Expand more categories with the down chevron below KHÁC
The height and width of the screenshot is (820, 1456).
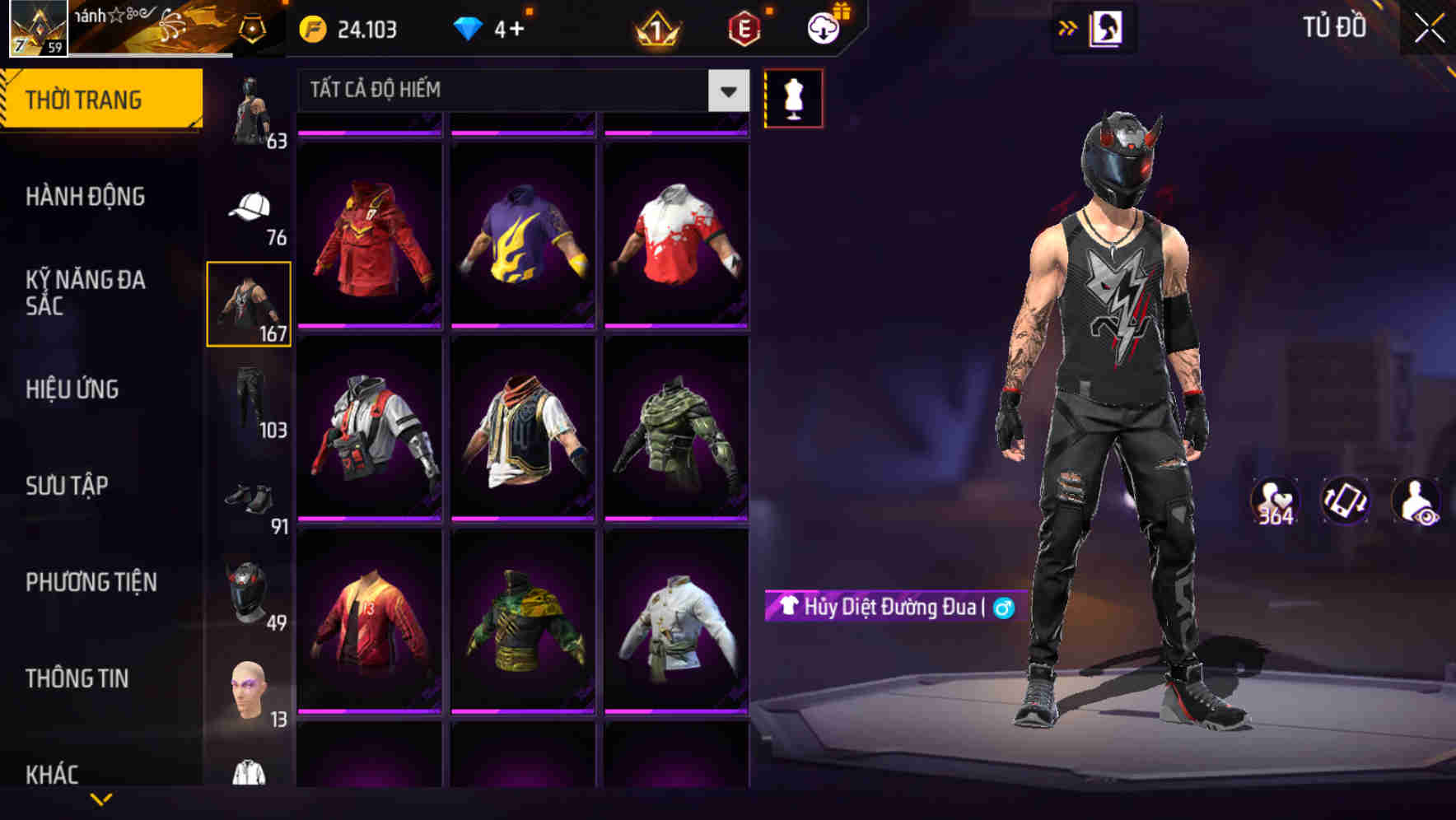[101, 800]
